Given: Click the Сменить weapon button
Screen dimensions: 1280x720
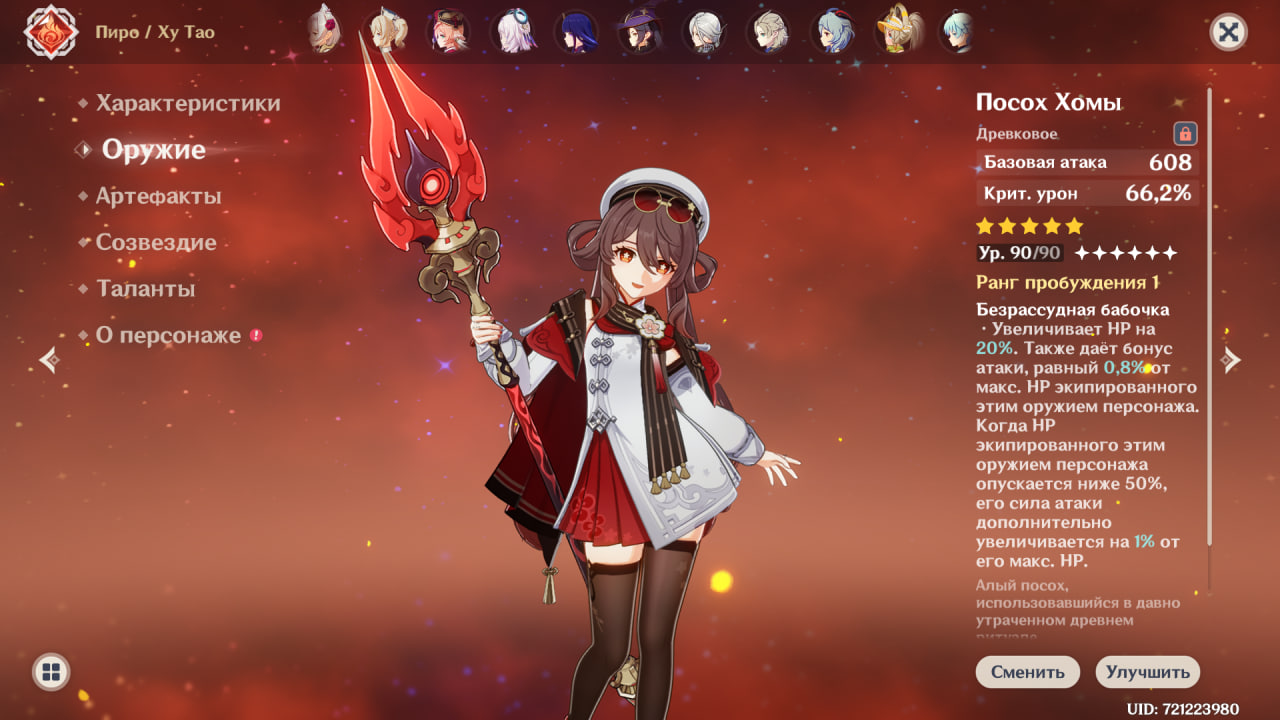Looking at the screenshot, I should [1027, 672].
